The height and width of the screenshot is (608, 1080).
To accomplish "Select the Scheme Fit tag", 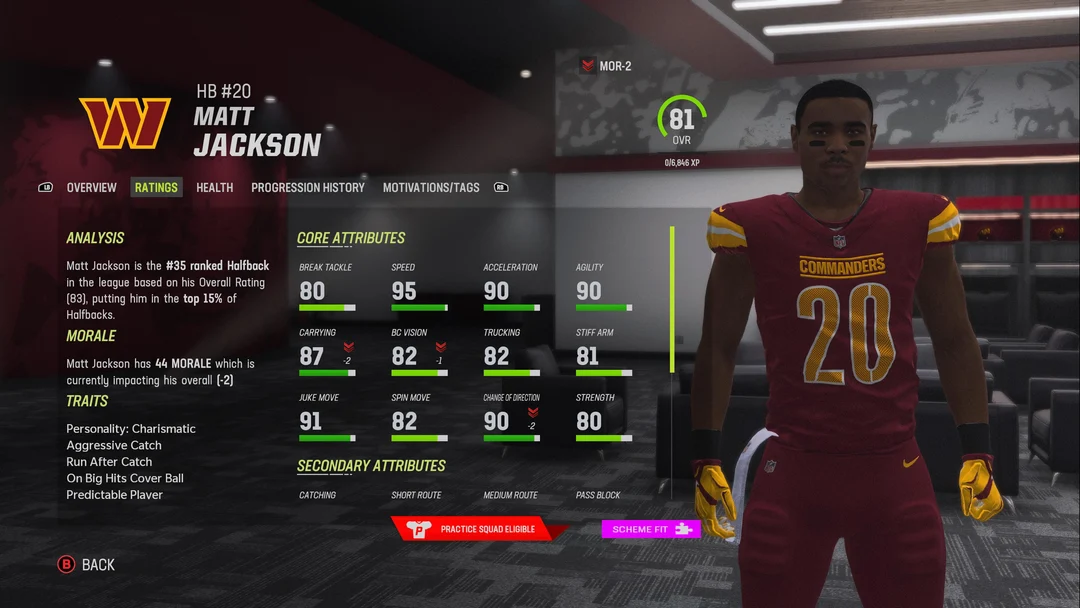I will click(650, 529).
